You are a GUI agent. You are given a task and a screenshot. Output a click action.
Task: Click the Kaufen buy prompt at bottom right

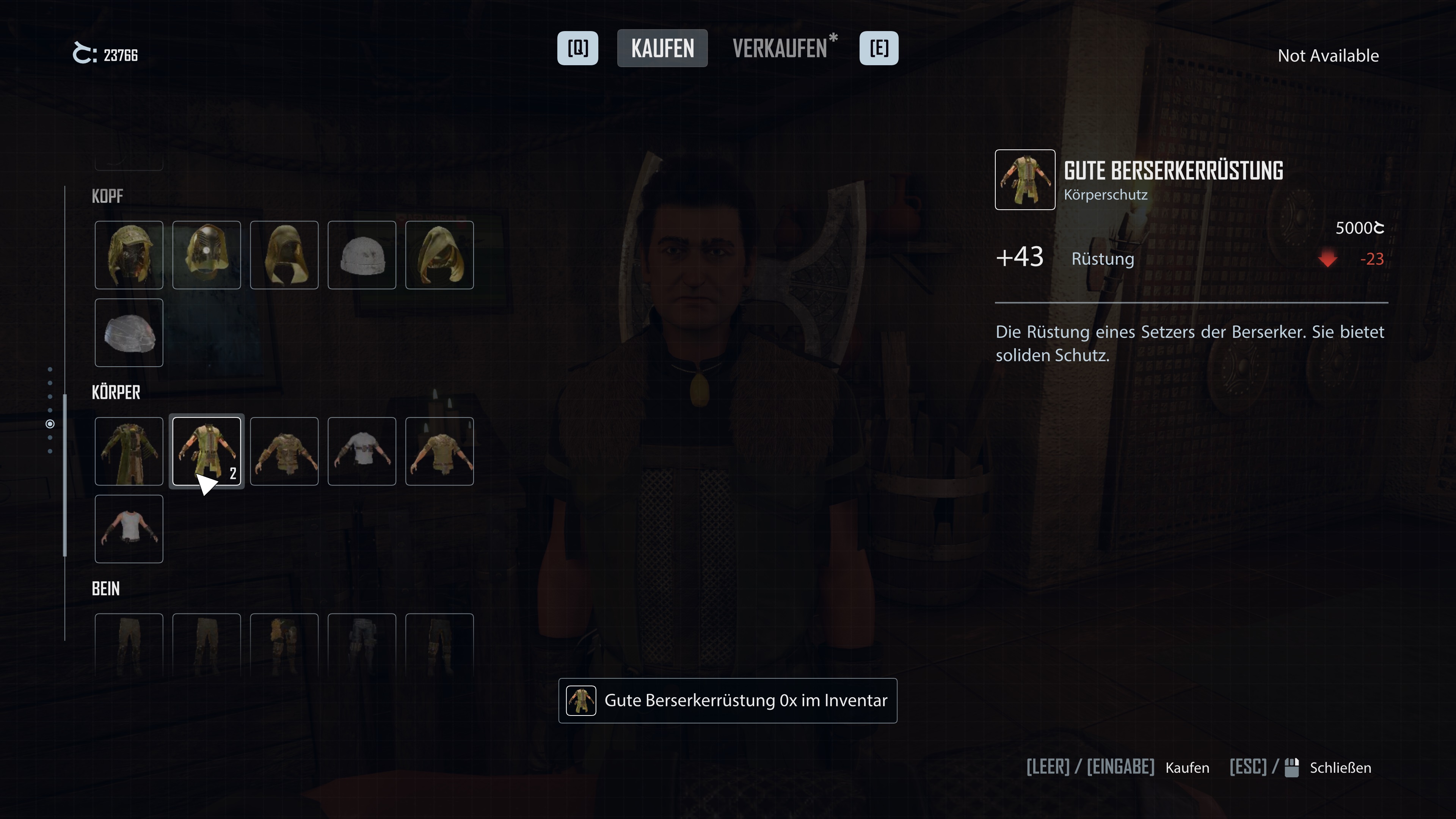(x=1187, y=767)
